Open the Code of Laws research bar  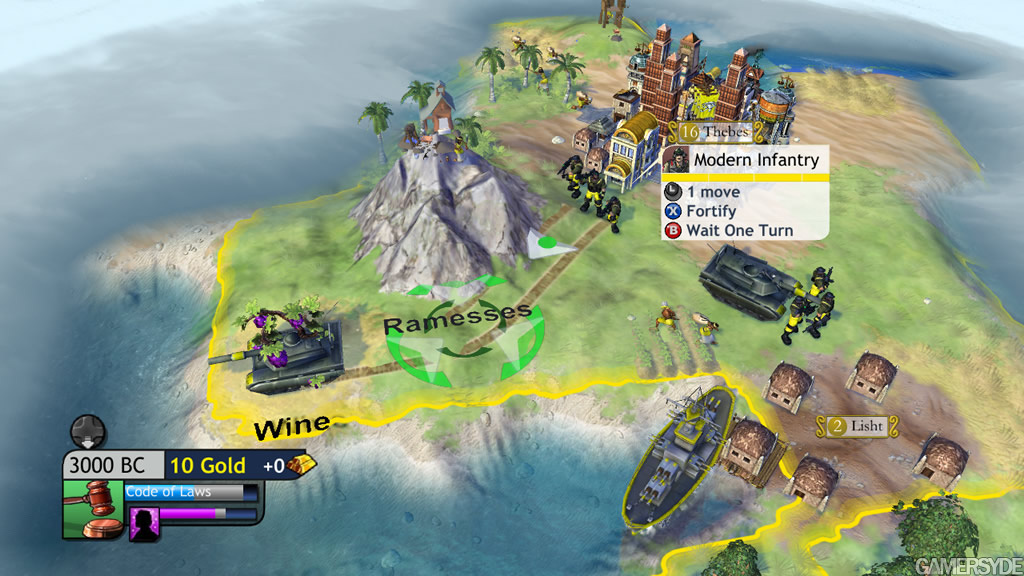[191, 492]
